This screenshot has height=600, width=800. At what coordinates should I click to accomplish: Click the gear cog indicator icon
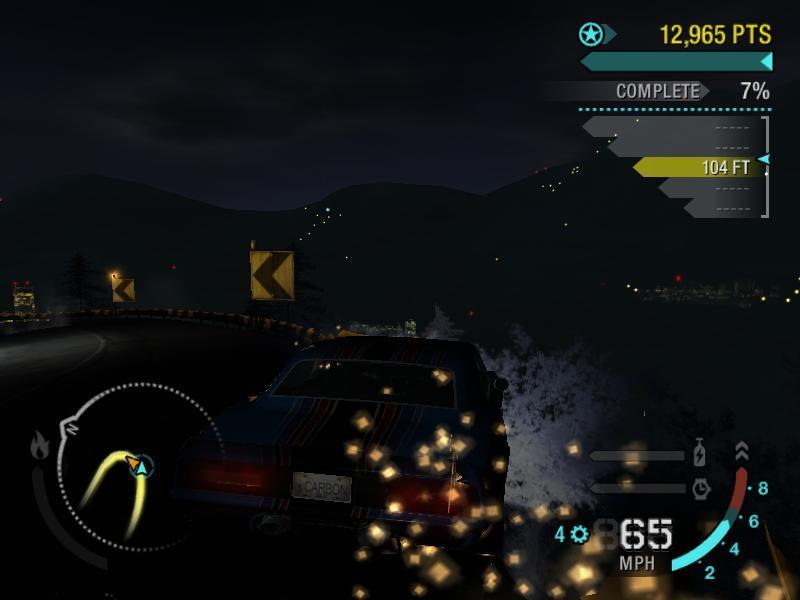point(579,535)
